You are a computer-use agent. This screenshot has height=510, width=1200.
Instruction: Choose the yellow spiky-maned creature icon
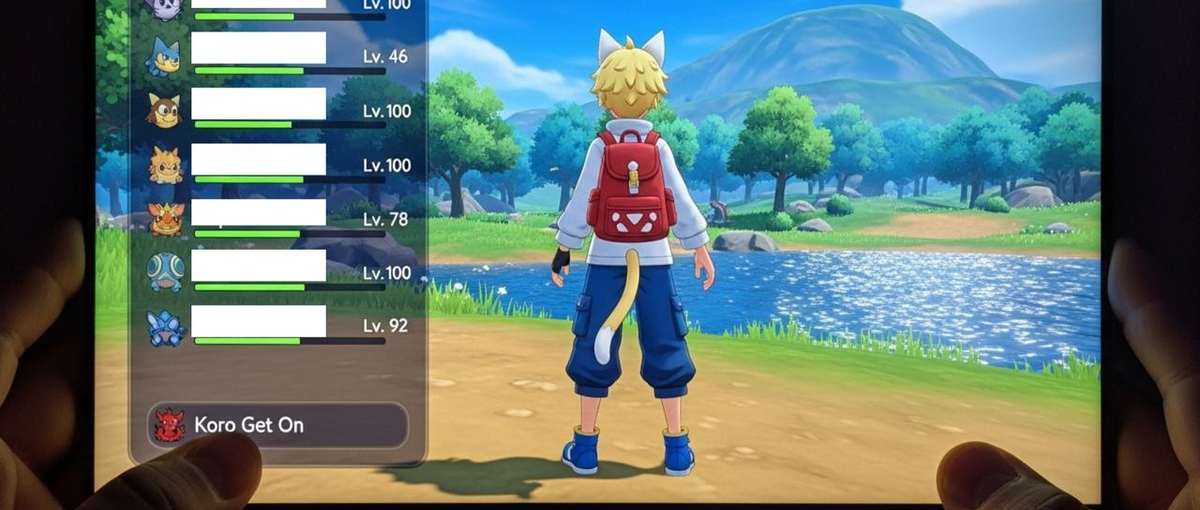pos(165,164)
